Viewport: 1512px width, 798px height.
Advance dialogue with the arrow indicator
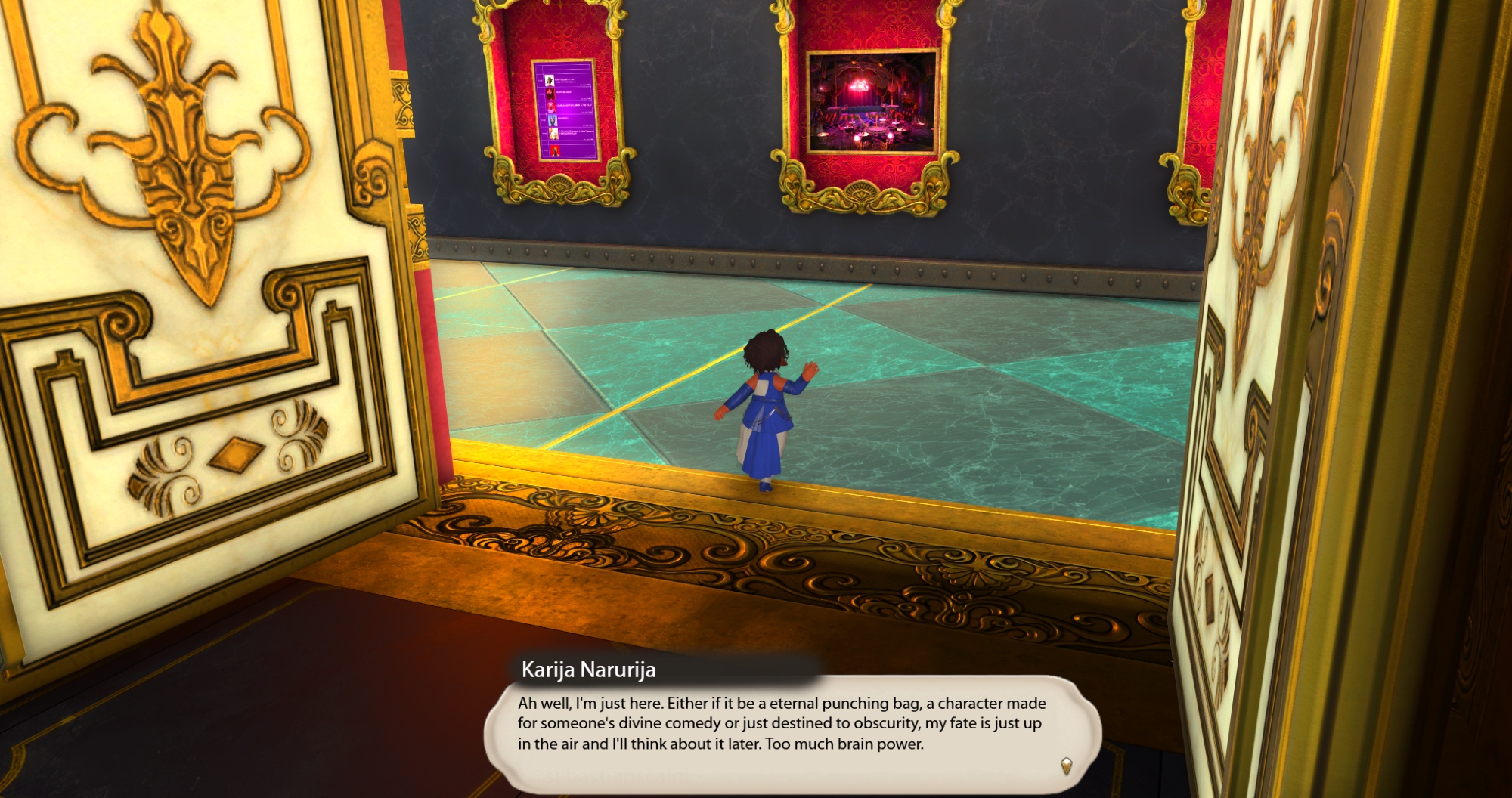(x=1066, y=766)
